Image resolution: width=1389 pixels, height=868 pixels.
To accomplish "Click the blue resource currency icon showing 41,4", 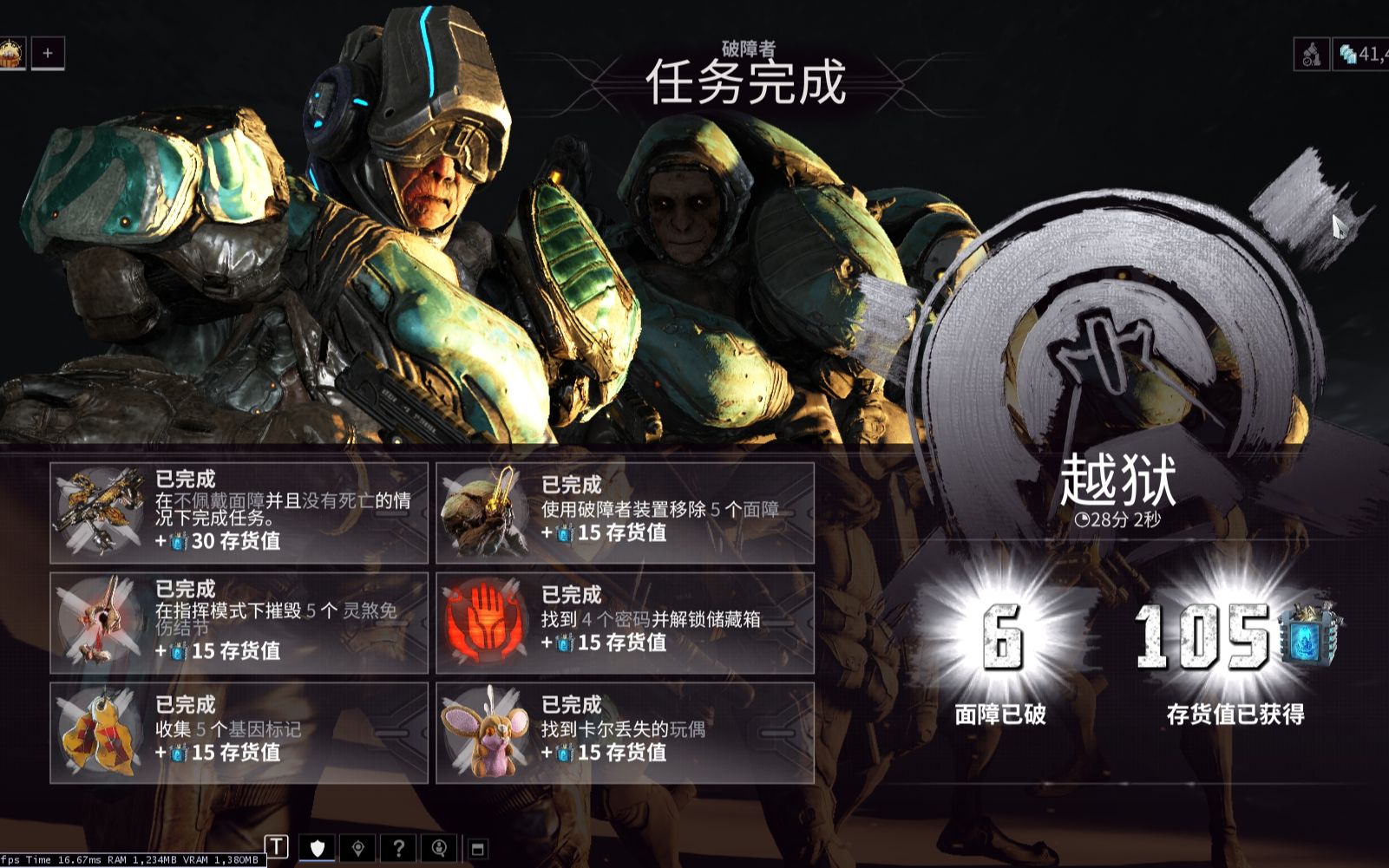I will coord(1349,54).
